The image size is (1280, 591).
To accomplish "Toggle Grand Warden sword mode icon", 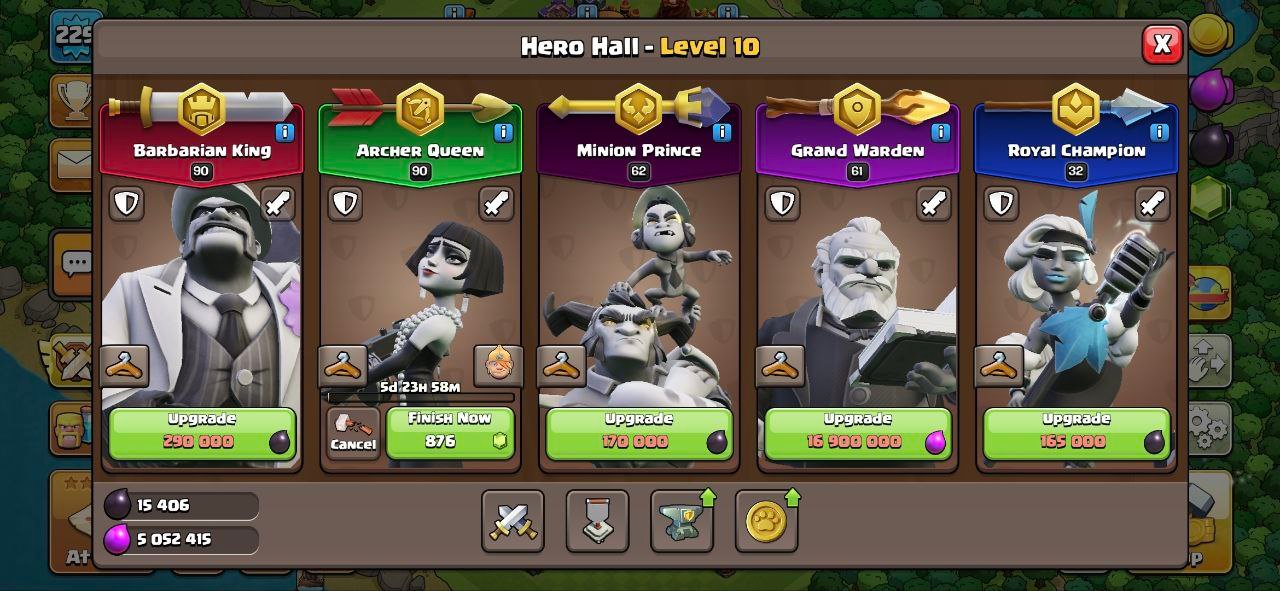I will coord(933,204).
